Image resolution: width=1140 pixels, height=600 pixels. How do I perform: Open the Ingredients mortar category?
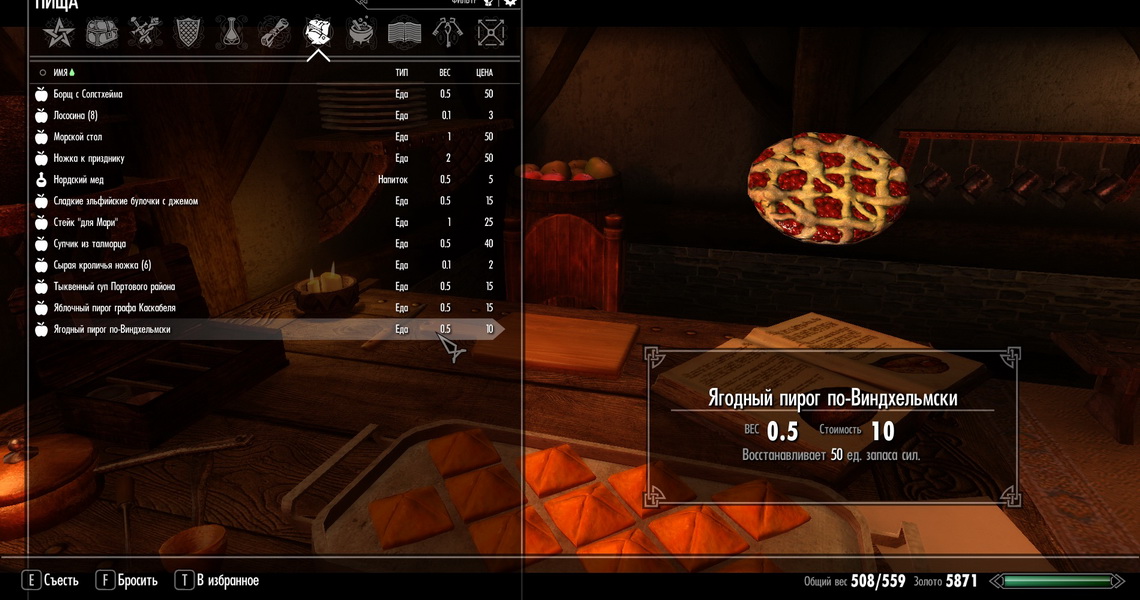click(x=361, y=34)
